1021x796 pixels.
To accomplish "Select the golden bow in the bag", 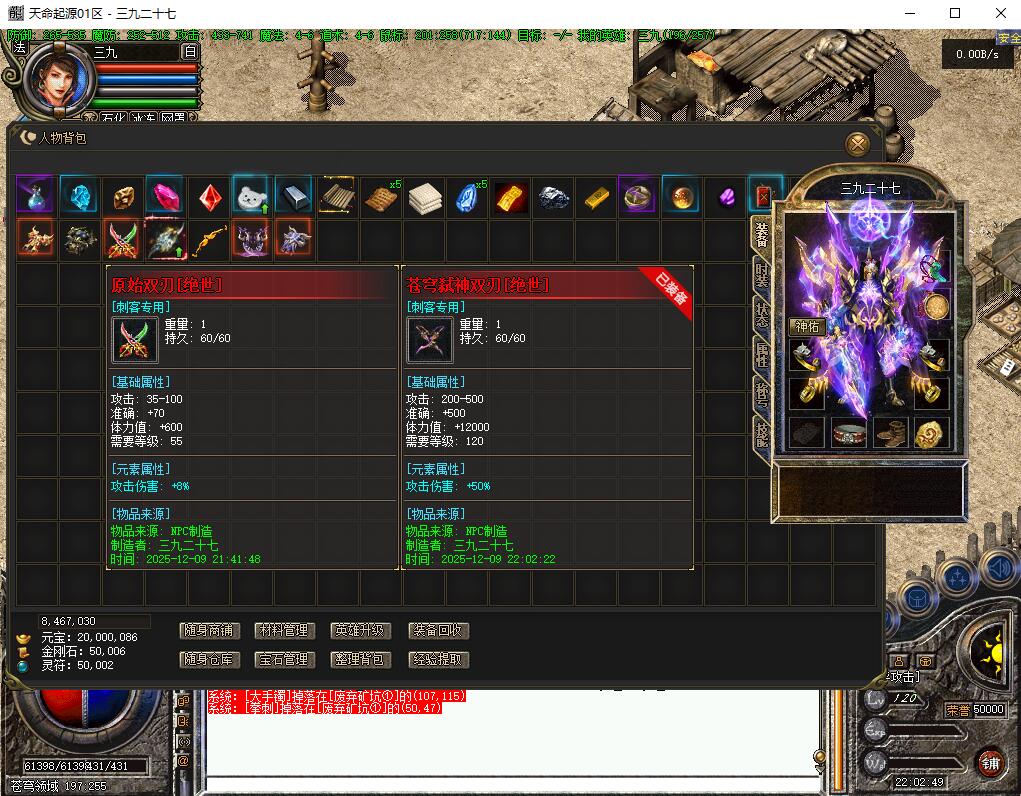I will click(207, 239).
